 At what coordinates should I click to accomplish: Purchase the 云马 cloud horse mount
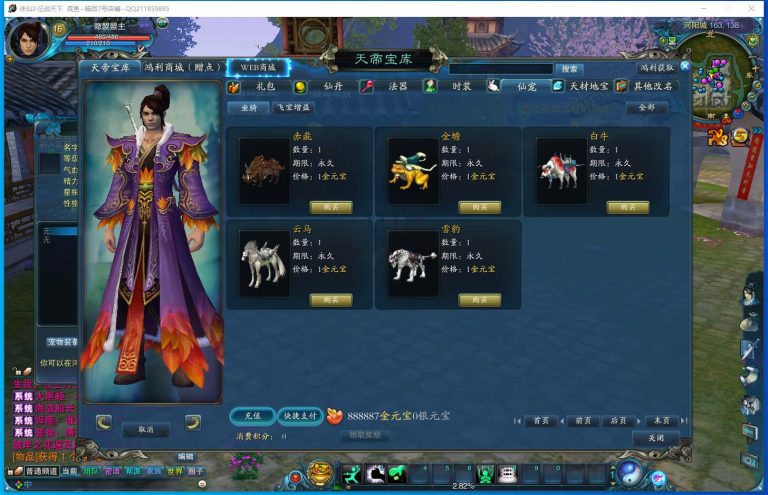pyautogui.click(x=331, y=300)
